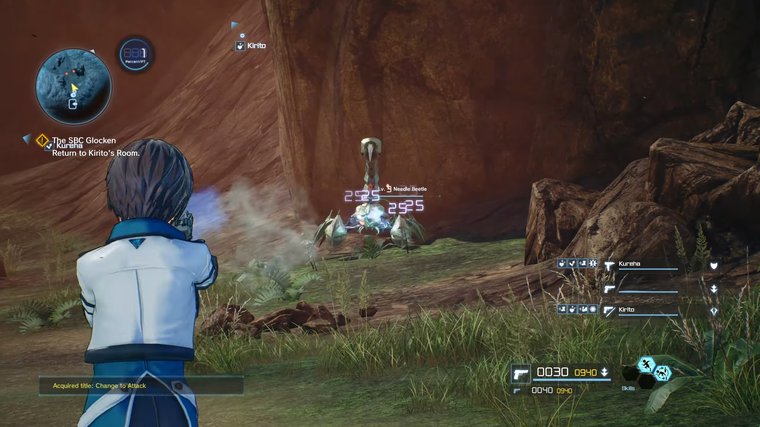Select the quest objective Return to Kirito's Room
Viewport: 760px width, 427px height.
[x=95, y=153]
